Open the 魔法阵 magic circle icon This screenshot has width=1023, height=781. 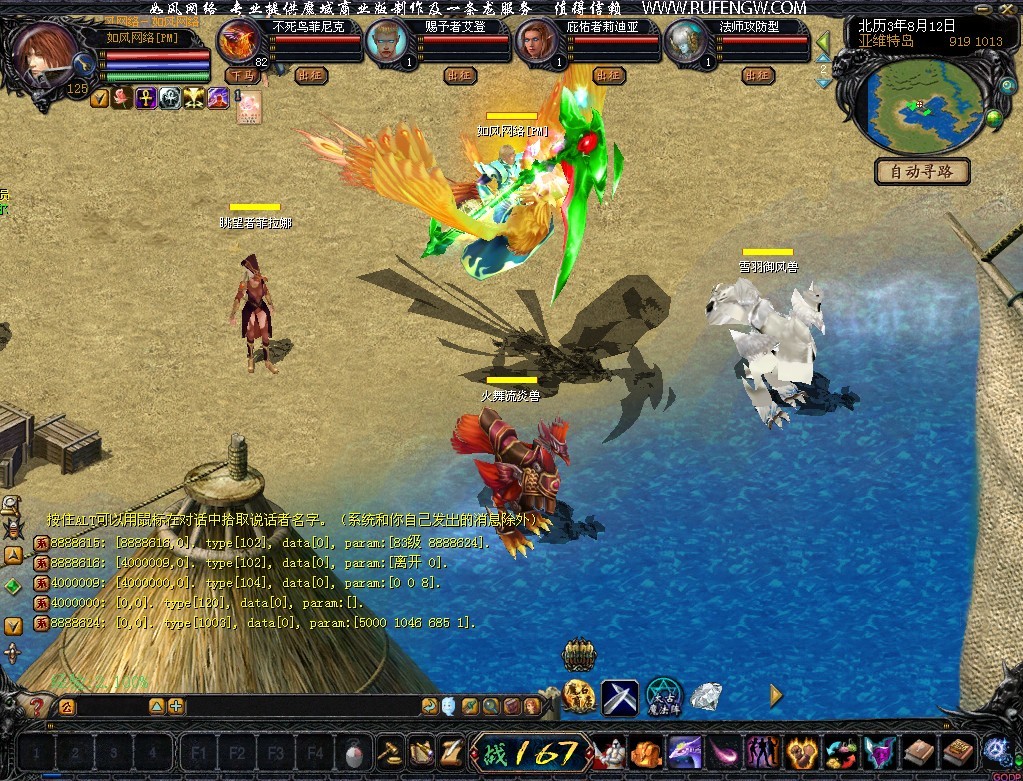663,695
